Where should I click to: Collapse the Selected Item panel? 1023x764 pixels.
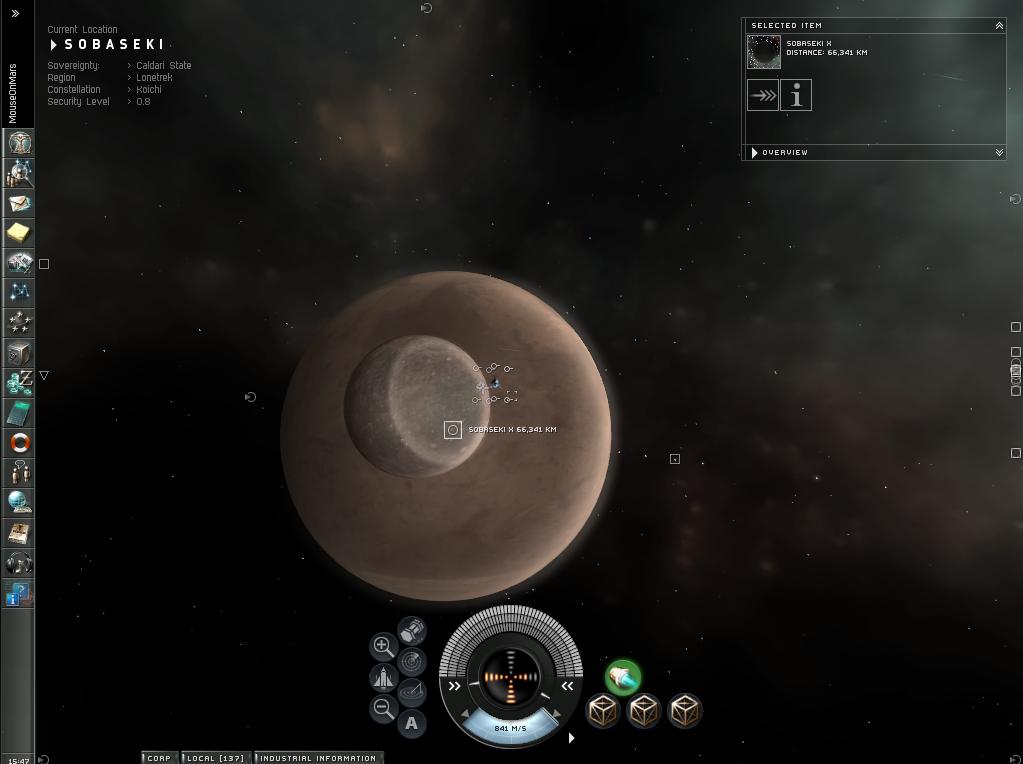click(999, 26)
